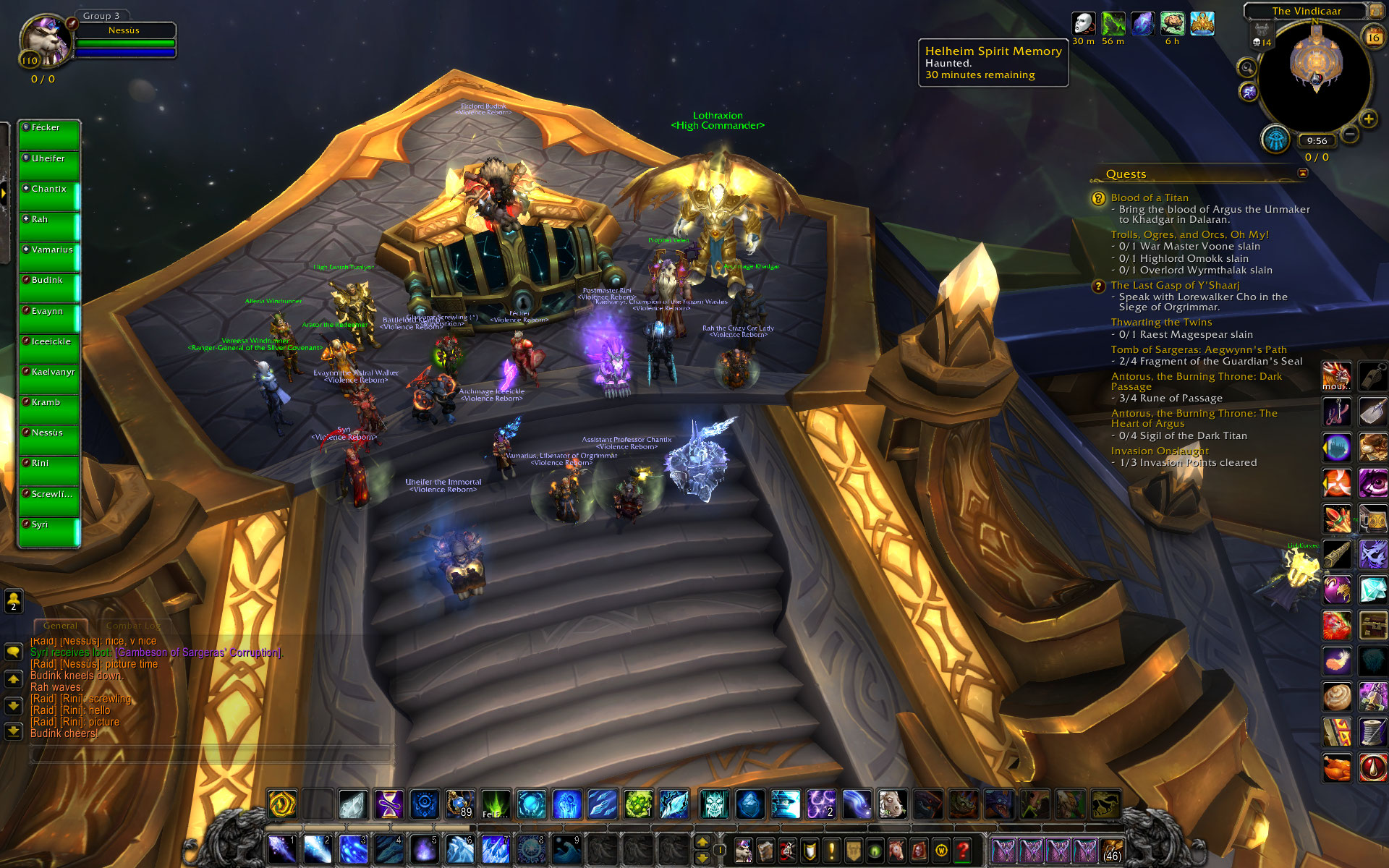Open the General chat tab
The width and height of the screenshot is (1389, 868).
click(60, 626)
